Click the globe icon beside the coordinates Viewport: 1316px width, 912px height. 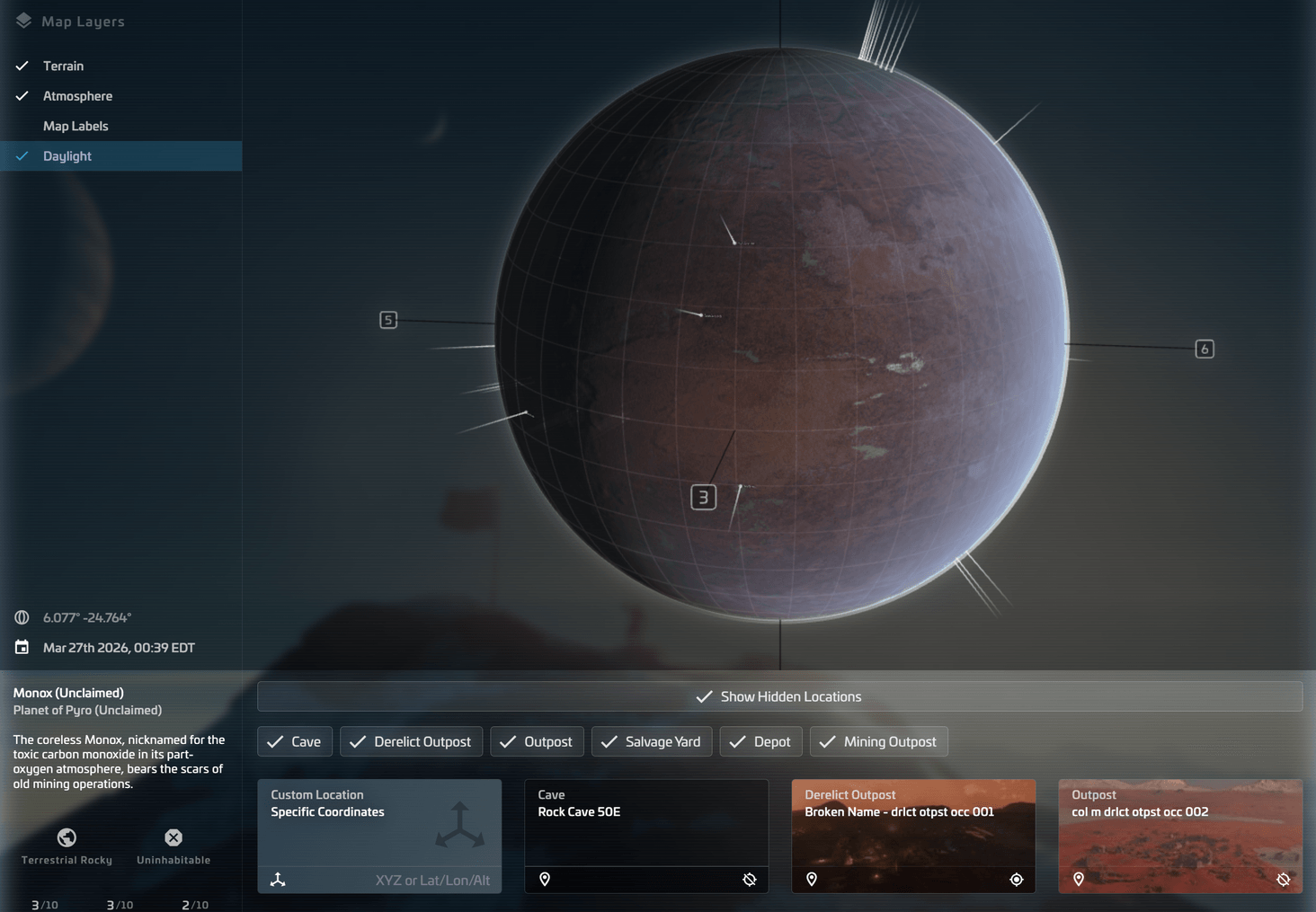point(22,617)
